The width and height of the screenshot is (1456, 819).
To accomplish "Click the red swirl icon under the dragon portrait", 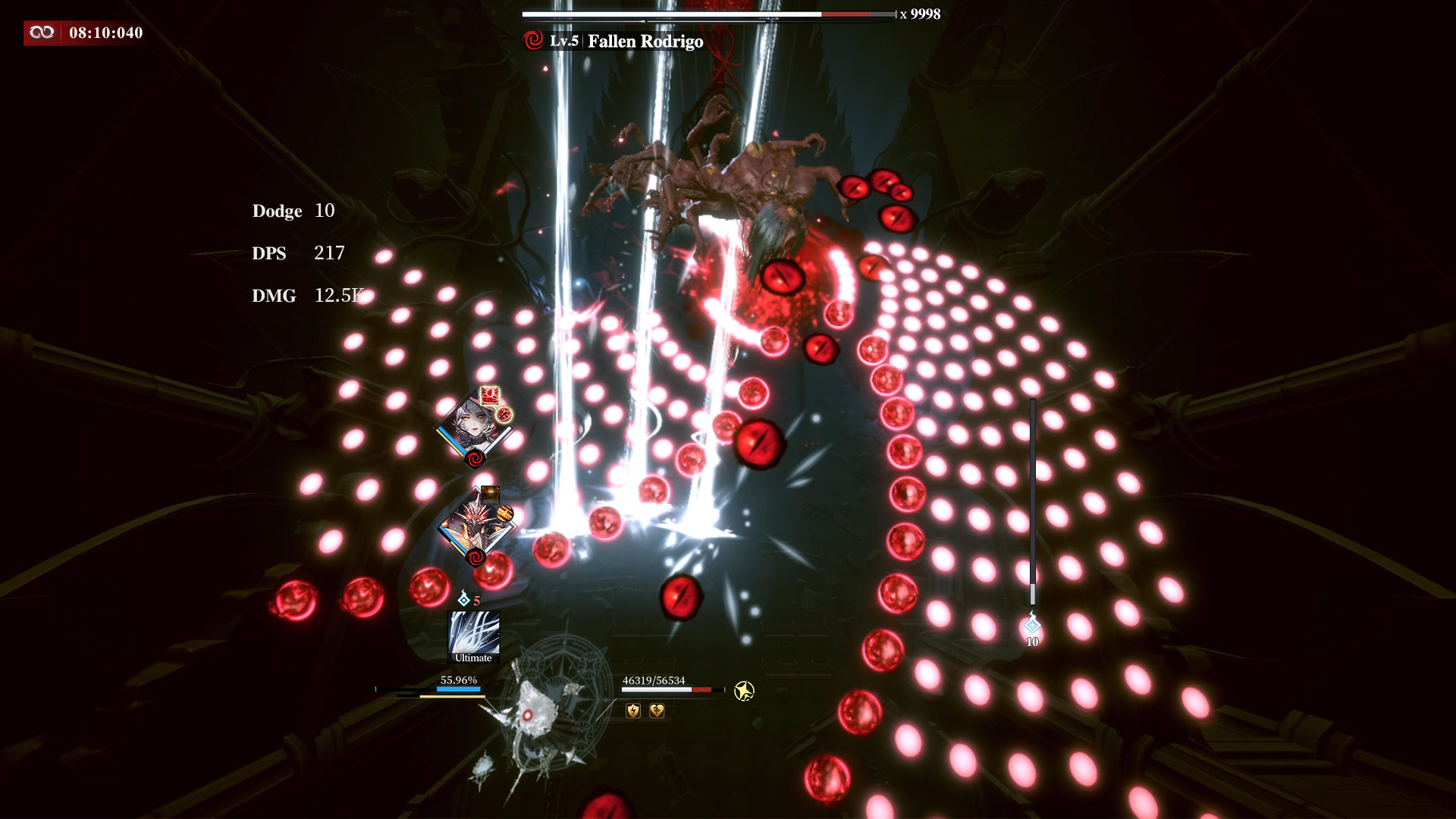I will [x=475, y=557].
